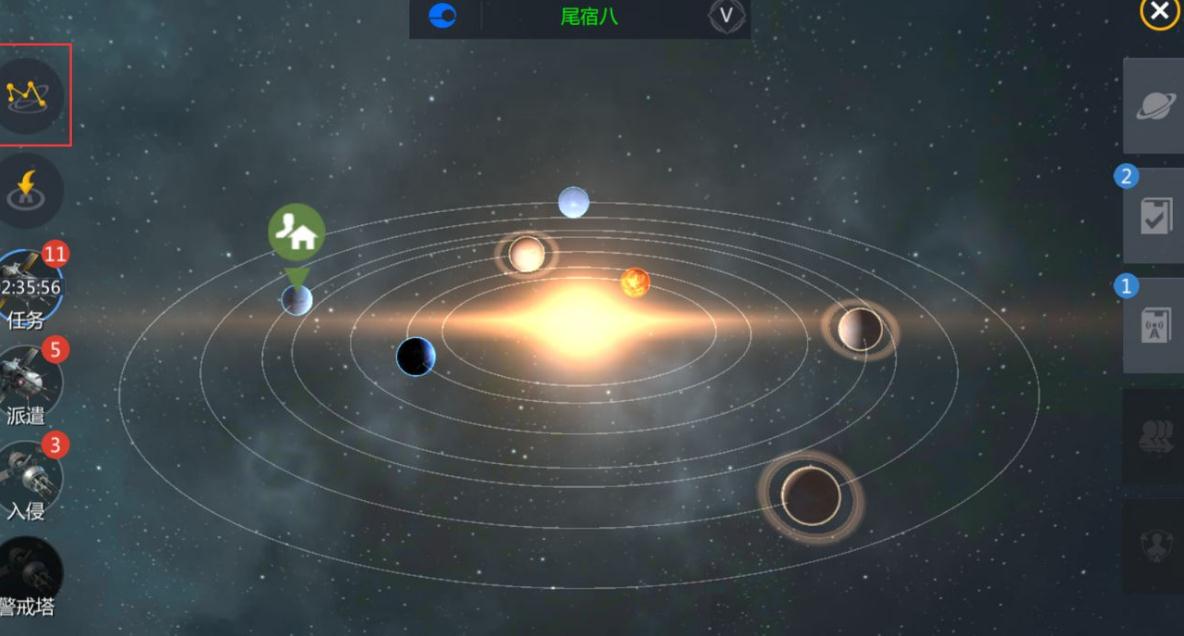1184x636 pixels.
Task: Open the star chart constellation icon
Action: click(31, 95)
